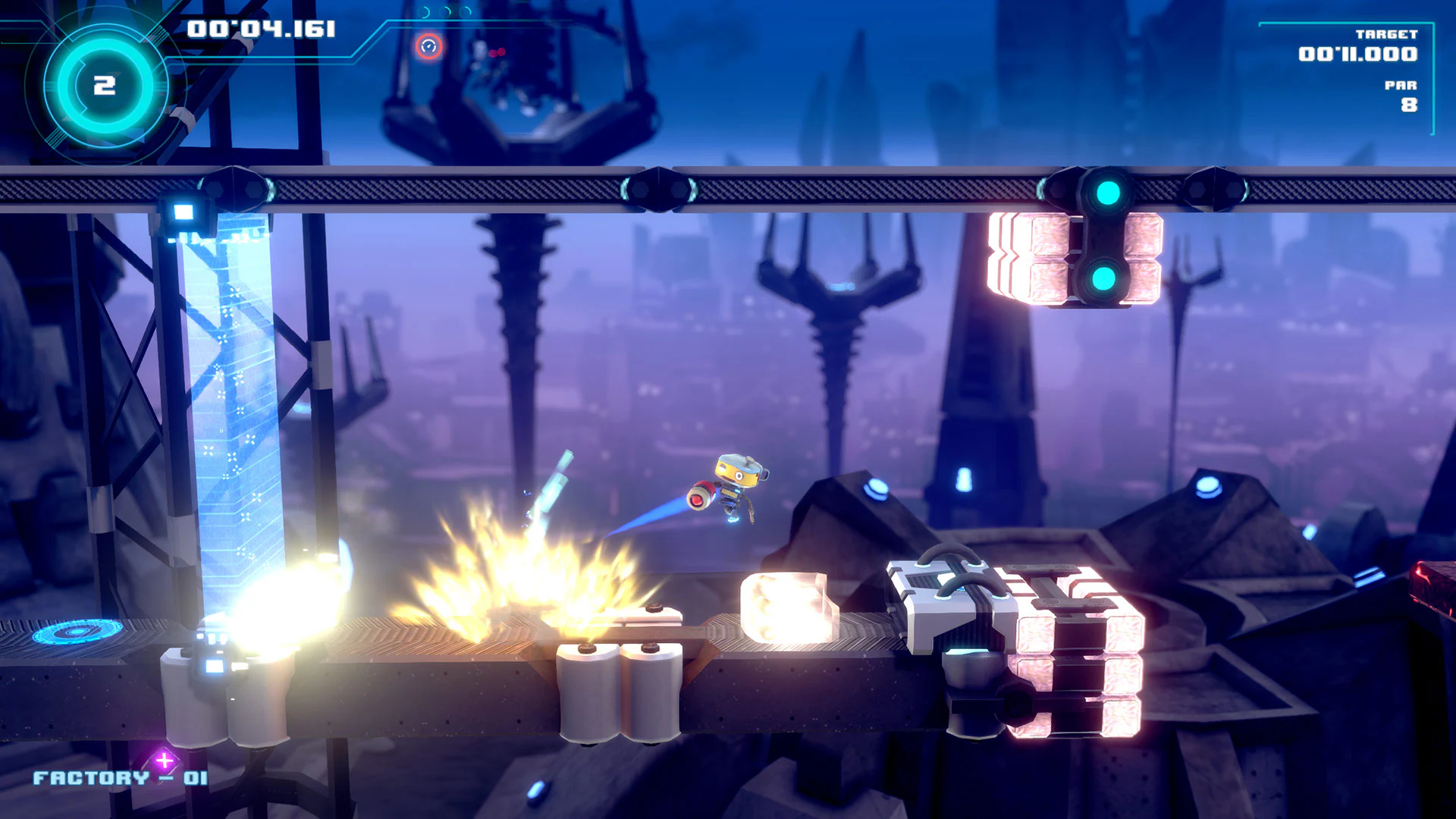The height and width of the screenshot is (819, 1456).
Task: Click the red target reticle on the ceiling claw
Action: pos(429,45)
